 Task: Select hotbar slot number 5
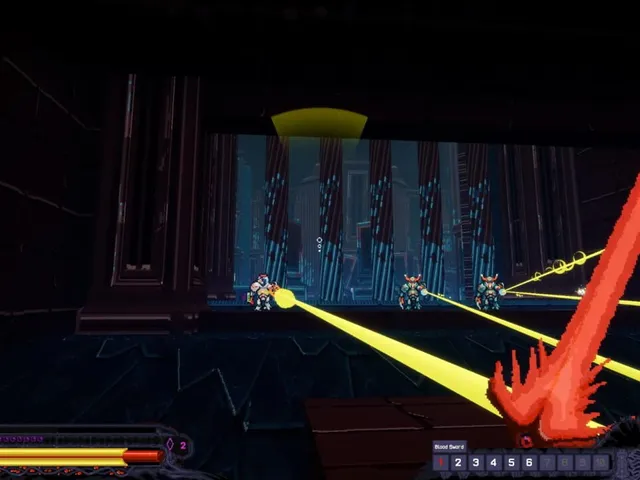click(511, 462)
